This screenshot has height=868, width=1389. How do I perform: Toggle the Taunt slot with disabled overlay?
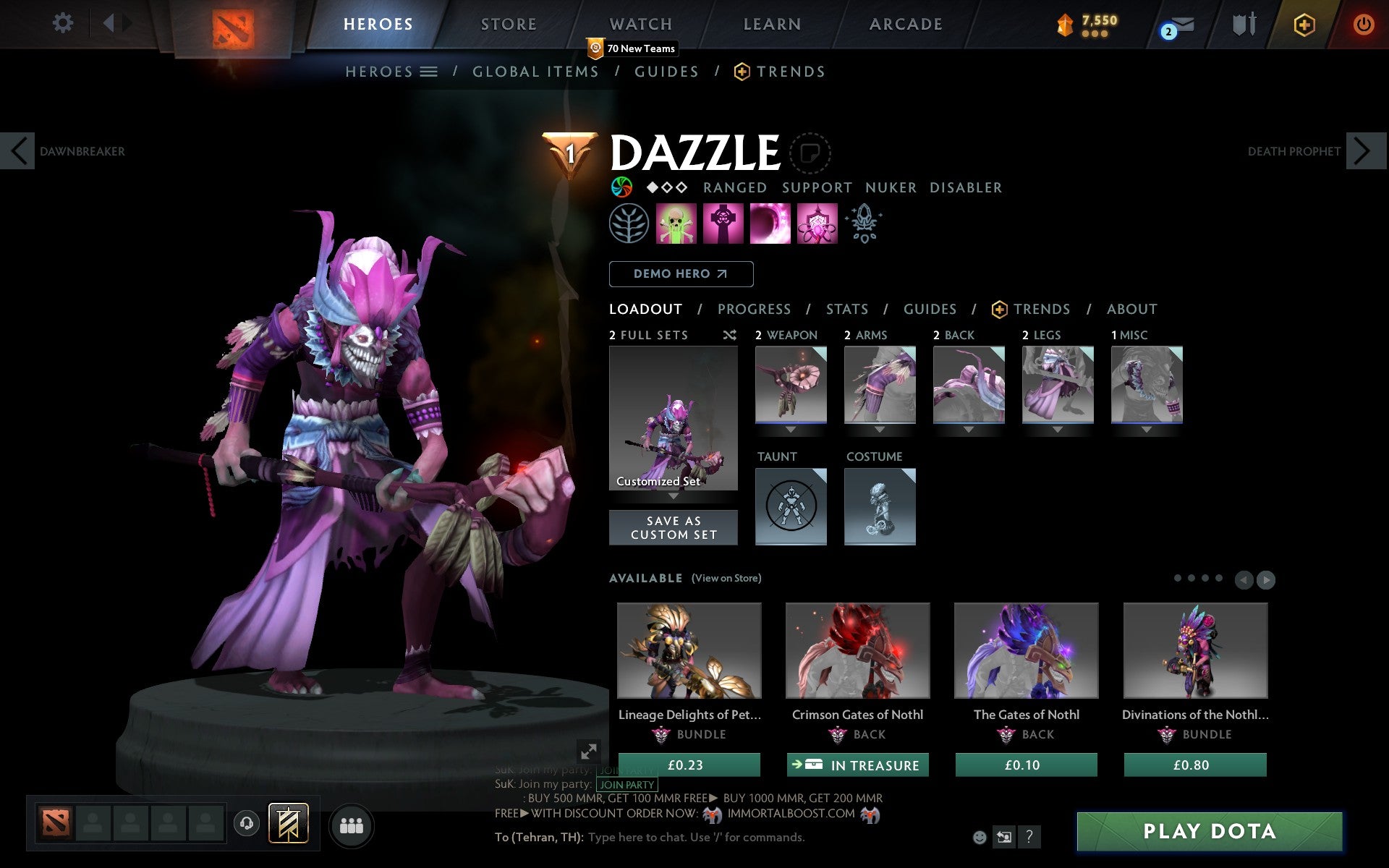[x=790, y=506]
